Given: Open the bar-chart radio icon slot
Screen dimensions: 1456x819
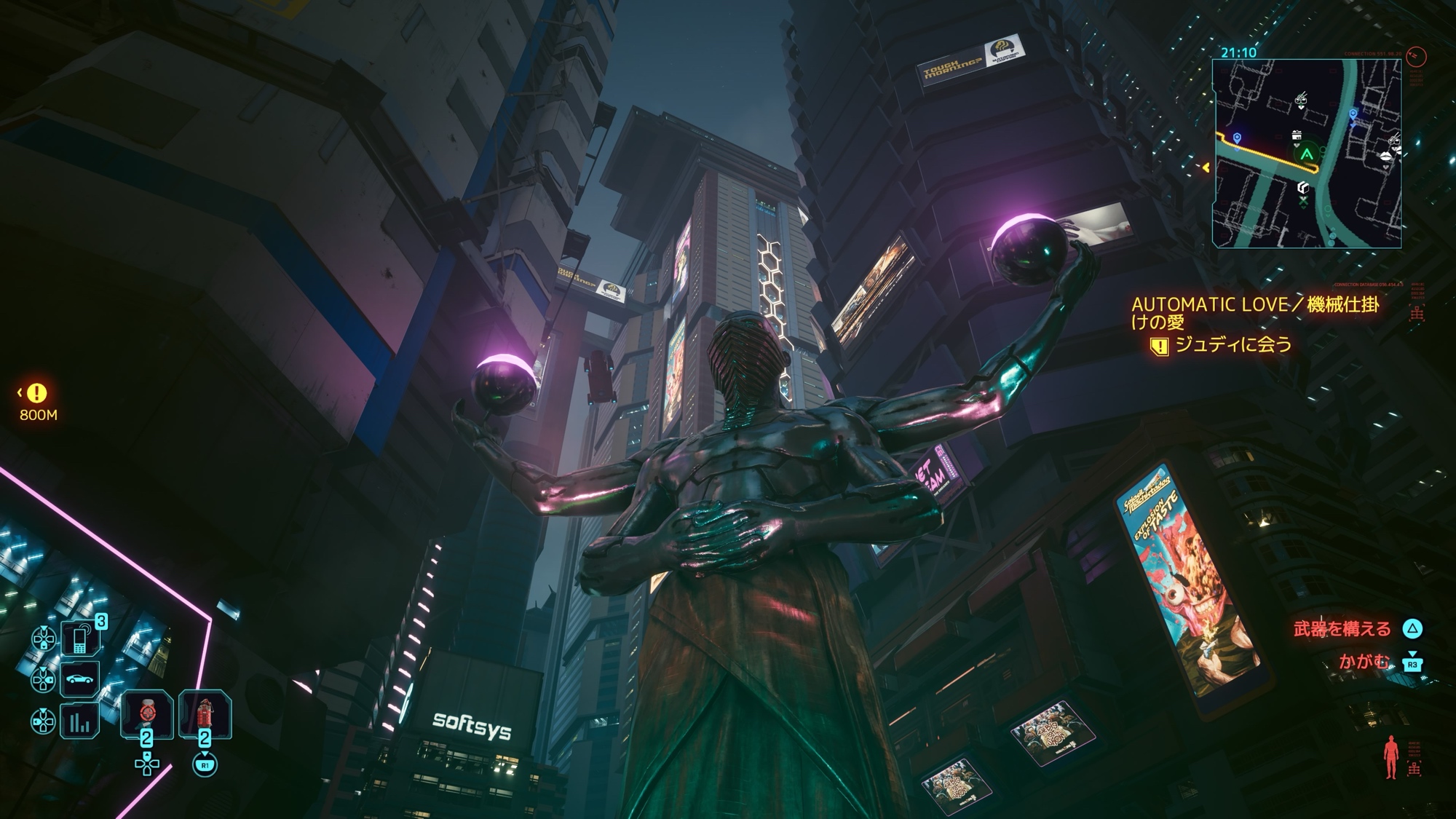Looking at the screenshot, I should (x=79, y=721).
